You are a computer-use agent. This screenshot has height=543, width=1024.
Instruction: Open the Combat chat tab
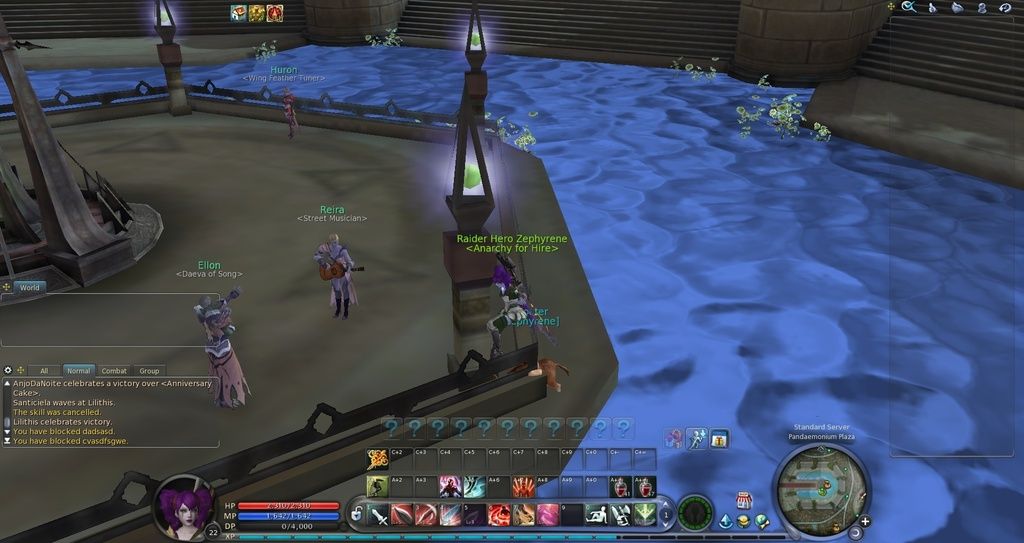(x=114, y=371)
